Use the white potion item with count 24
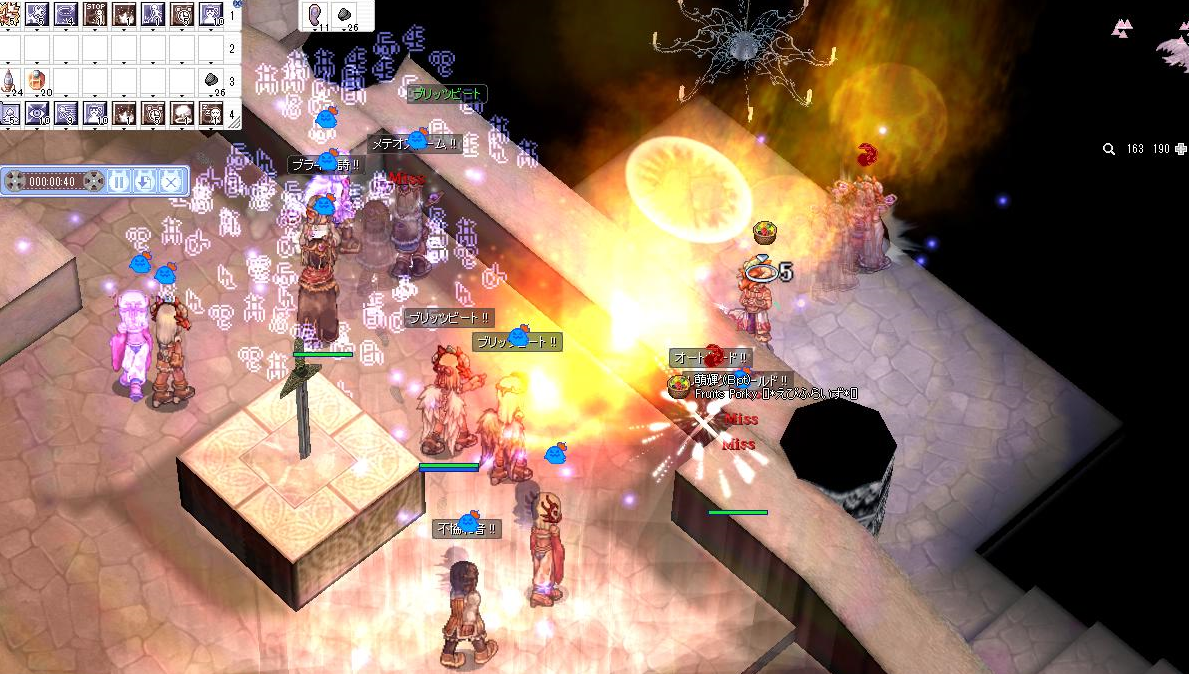 (8, 80)
